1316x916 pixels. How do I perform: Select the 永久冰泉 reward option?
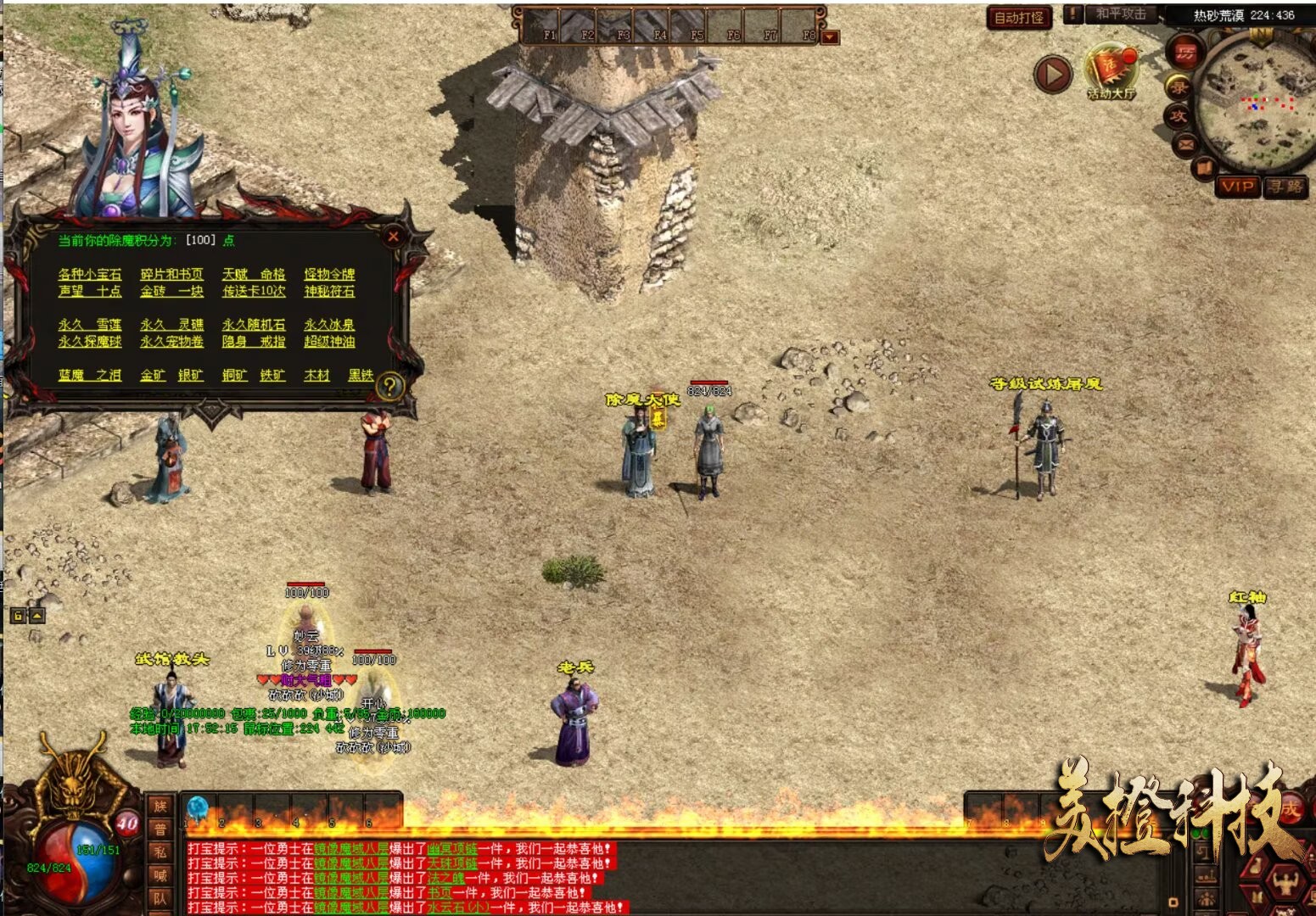[329, 324]
